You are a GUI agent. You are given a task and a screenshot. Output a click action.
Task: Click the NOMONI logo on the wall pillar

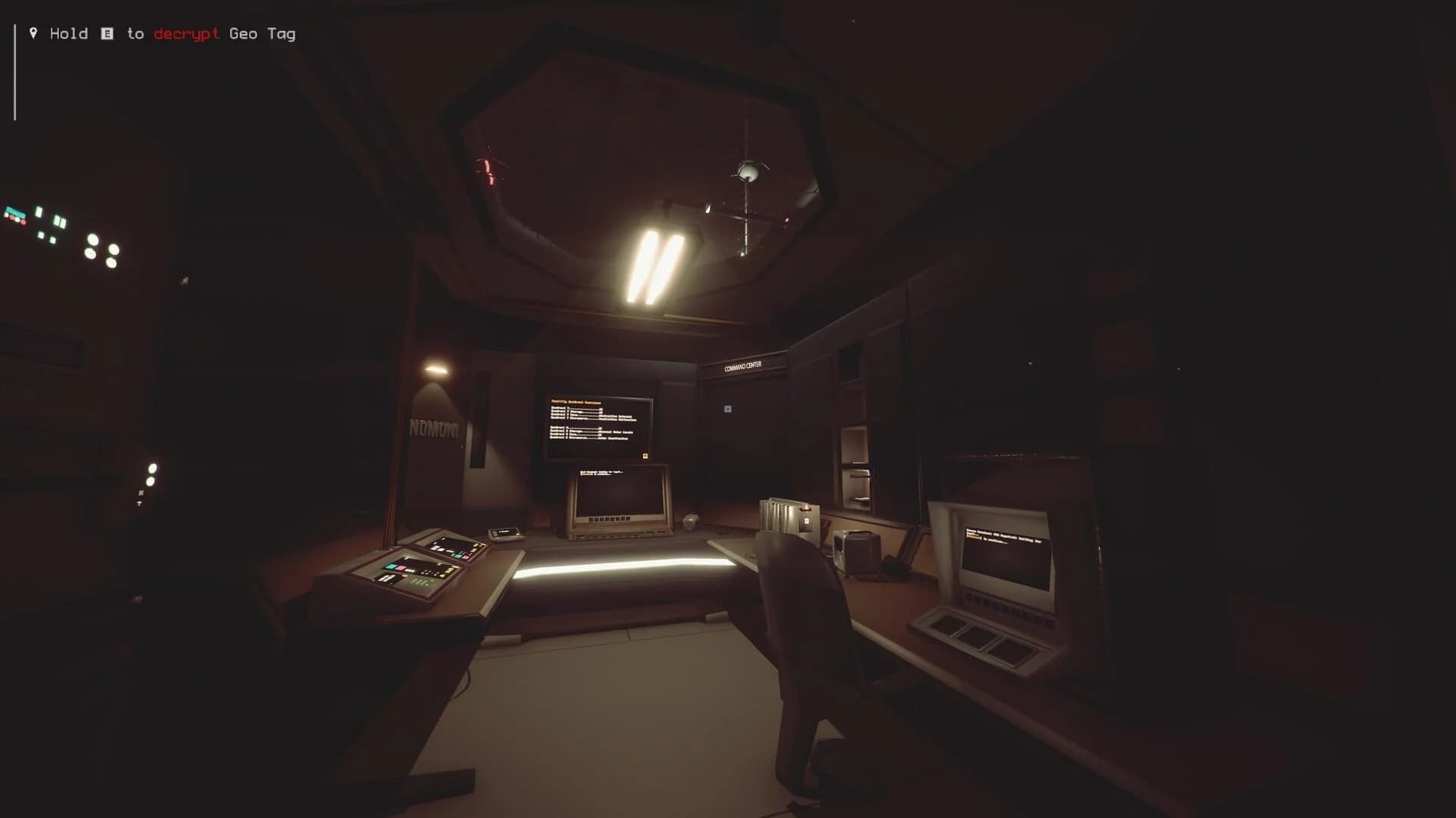coord(435,427)
